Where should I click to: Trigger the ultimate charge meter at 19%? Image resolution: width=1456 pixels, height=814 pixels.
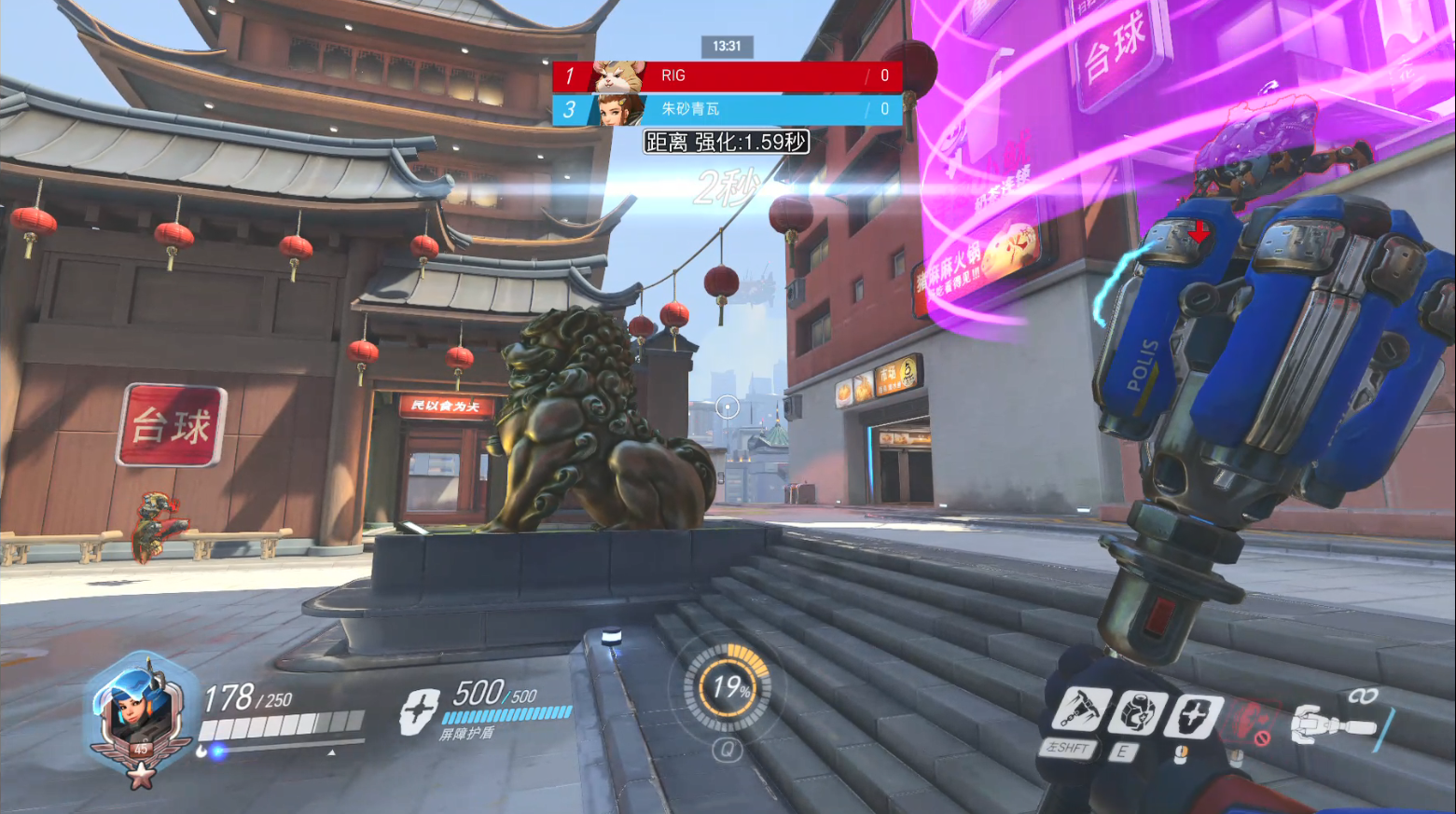point(728,688)
